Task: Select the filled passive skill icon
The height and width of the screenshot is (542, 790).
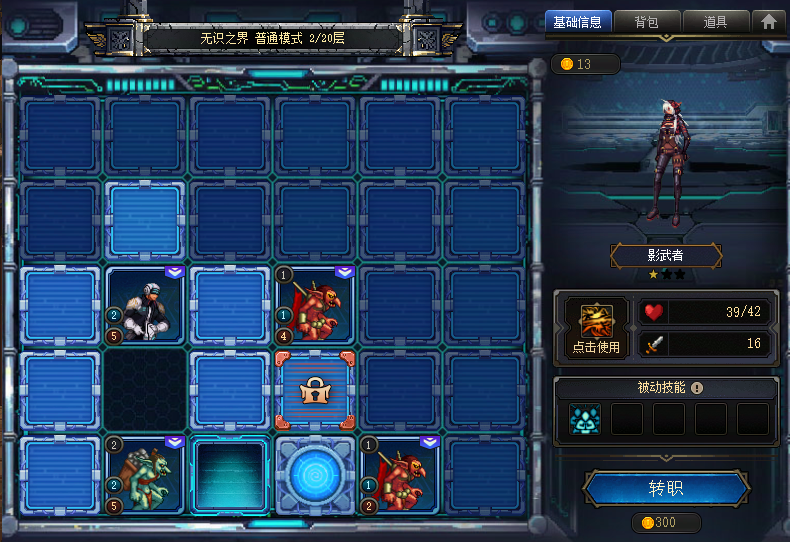Action: (585, 419)
